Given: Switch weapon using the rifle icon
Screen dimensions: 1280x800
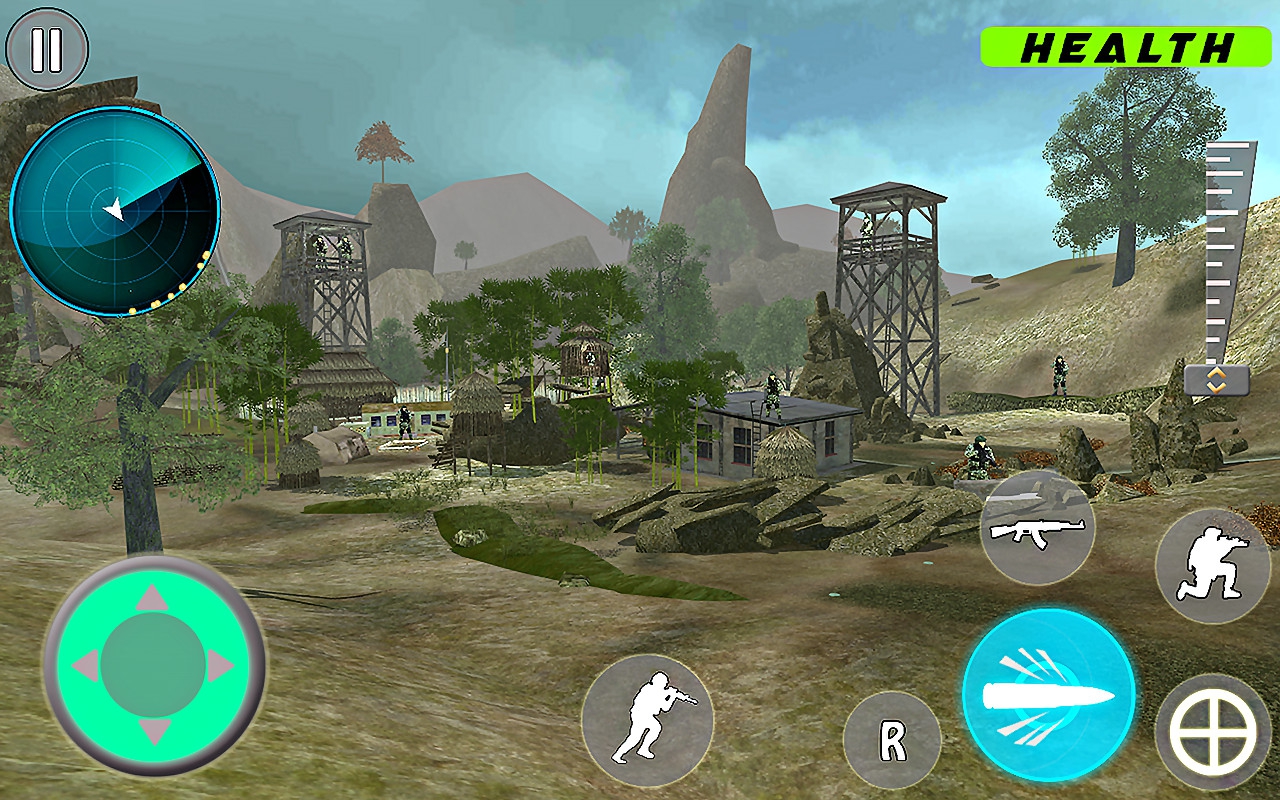Looking at the screenshot, I should (x=1037, y=527).
